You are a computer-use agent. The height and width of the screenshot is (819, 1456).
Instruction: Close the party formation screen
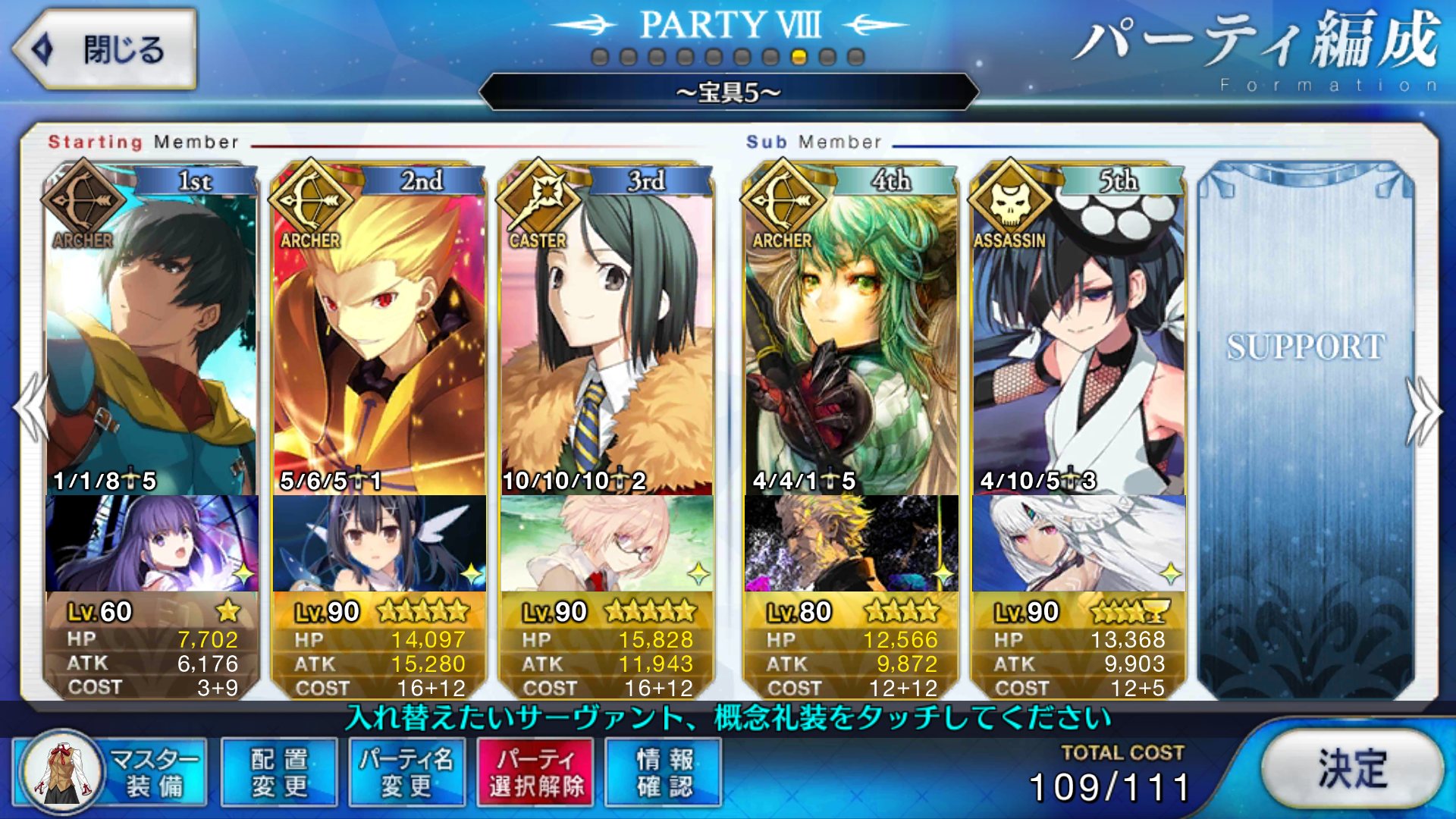click(x=105, y=50)
